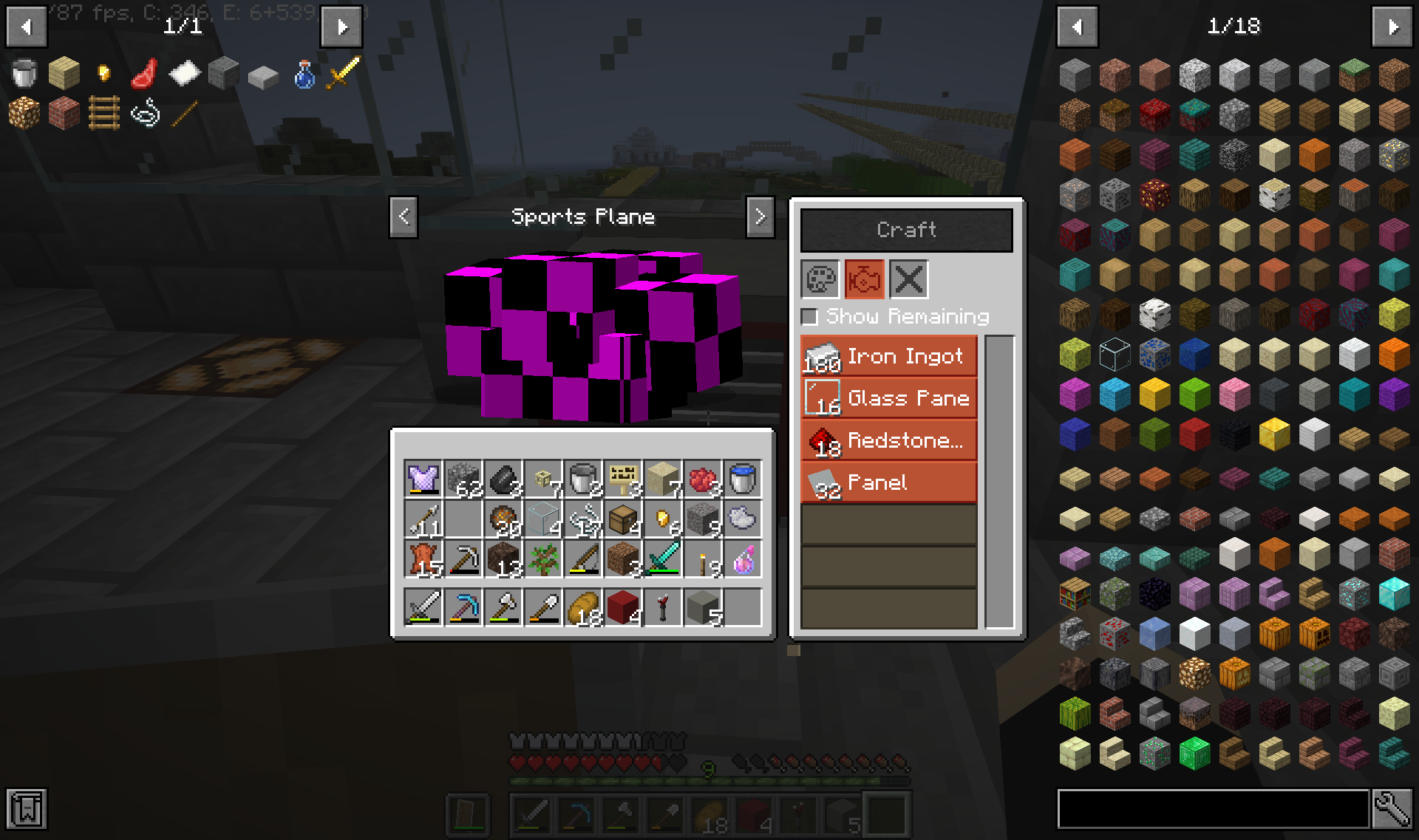Click the Iron Ingot material entry
The width and height of the screenshot is (1419, 840).
[x=888, y=356]
